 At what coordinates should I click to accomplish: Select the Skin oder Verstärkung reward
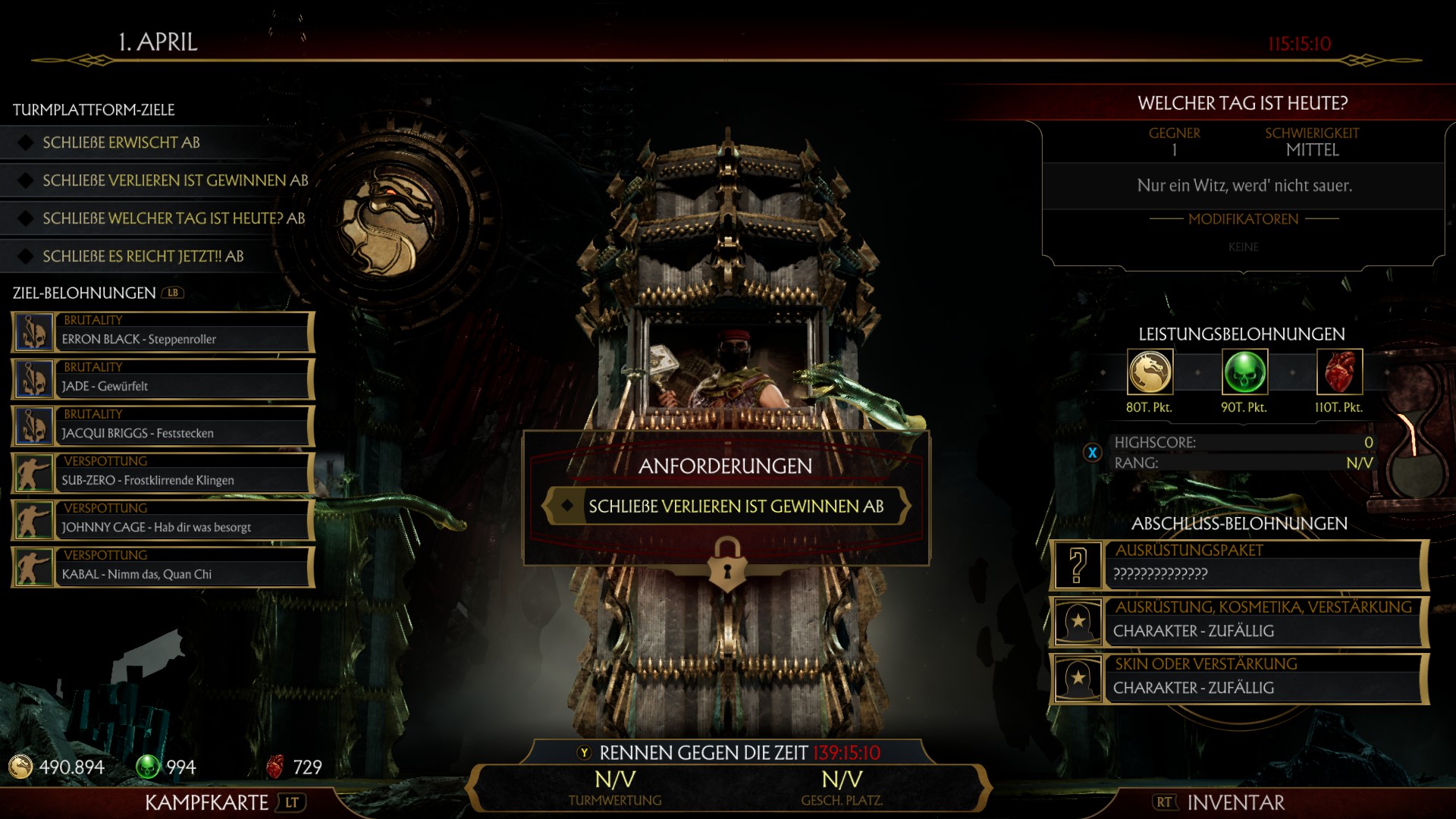1239,679
